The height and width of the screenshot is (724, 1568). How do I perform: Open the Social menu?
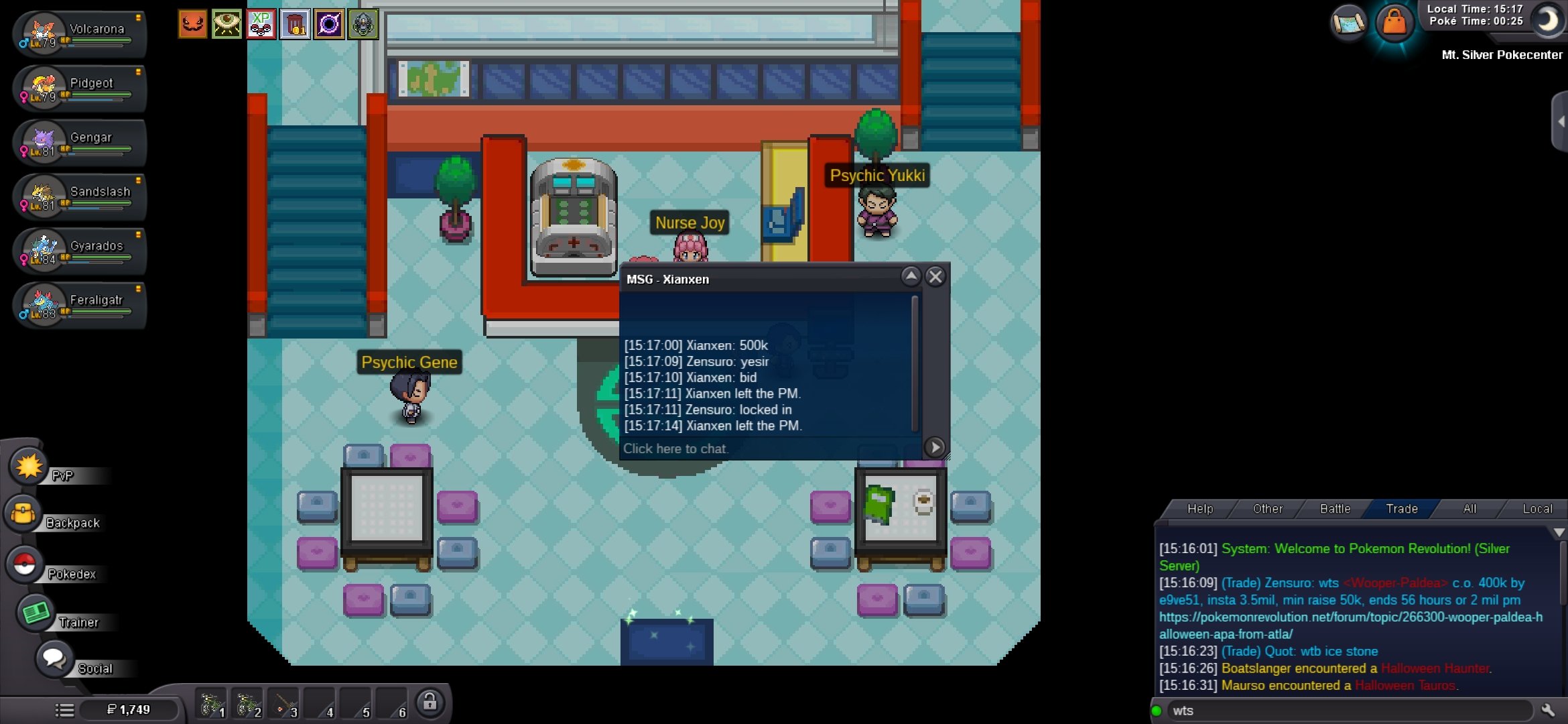pos(54,659)
